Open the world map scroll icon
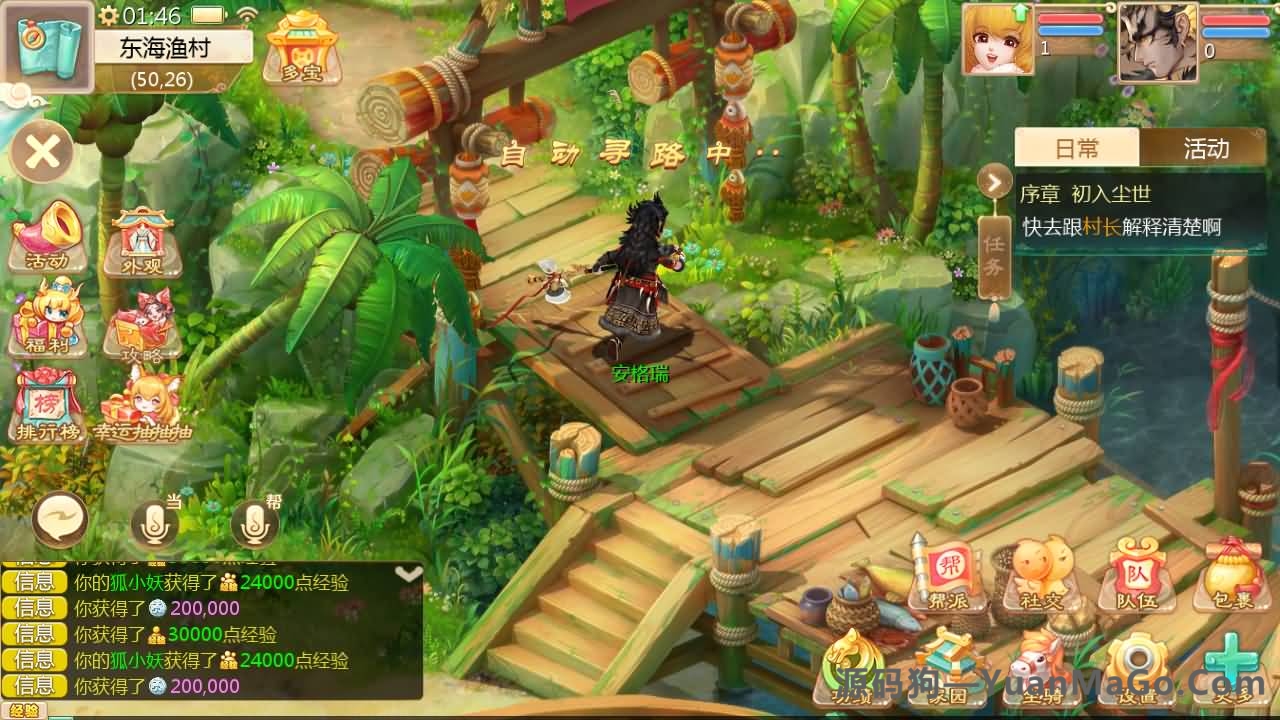This screenshot has height=720, width=1280. 48,46
